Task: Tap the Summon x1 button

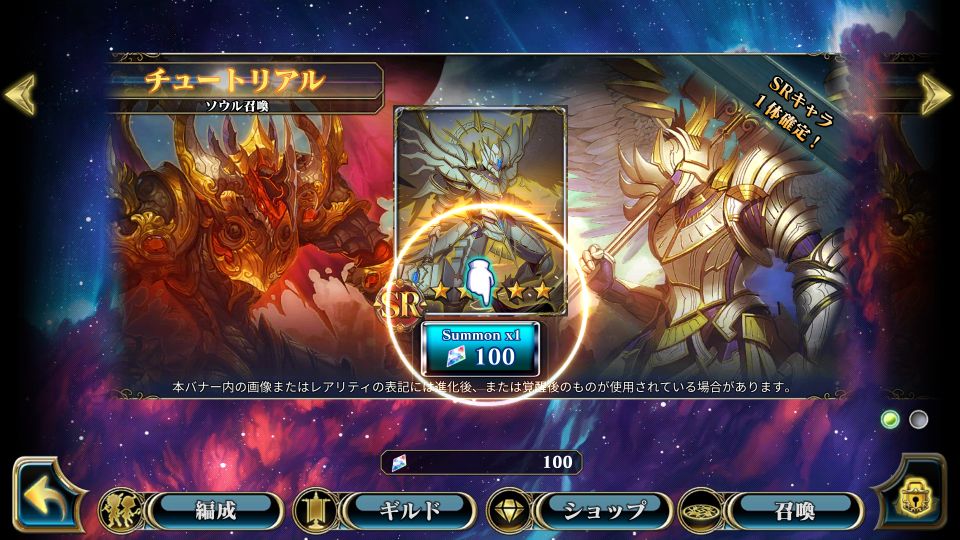Action: (x=480, y=348)
